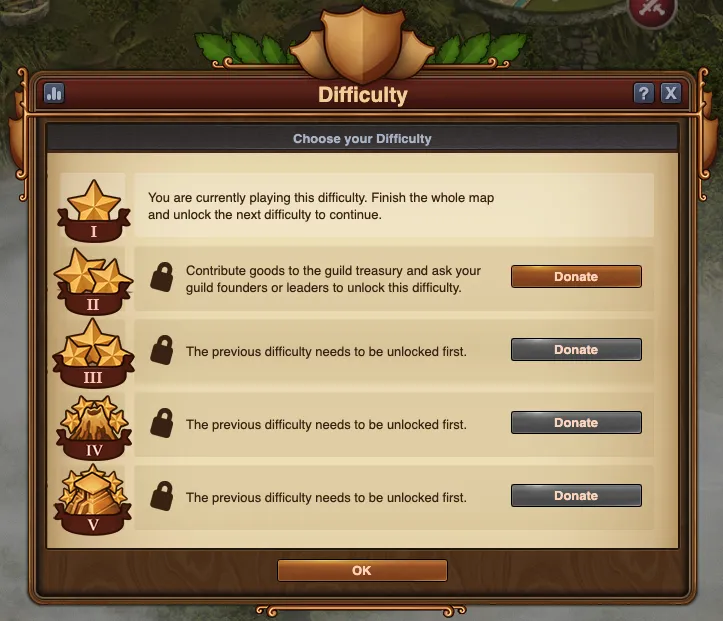Click Donate on the difficulty III row
Viewport: 723px width, 621px height.
pyautogui.click(x=576, y=350)
